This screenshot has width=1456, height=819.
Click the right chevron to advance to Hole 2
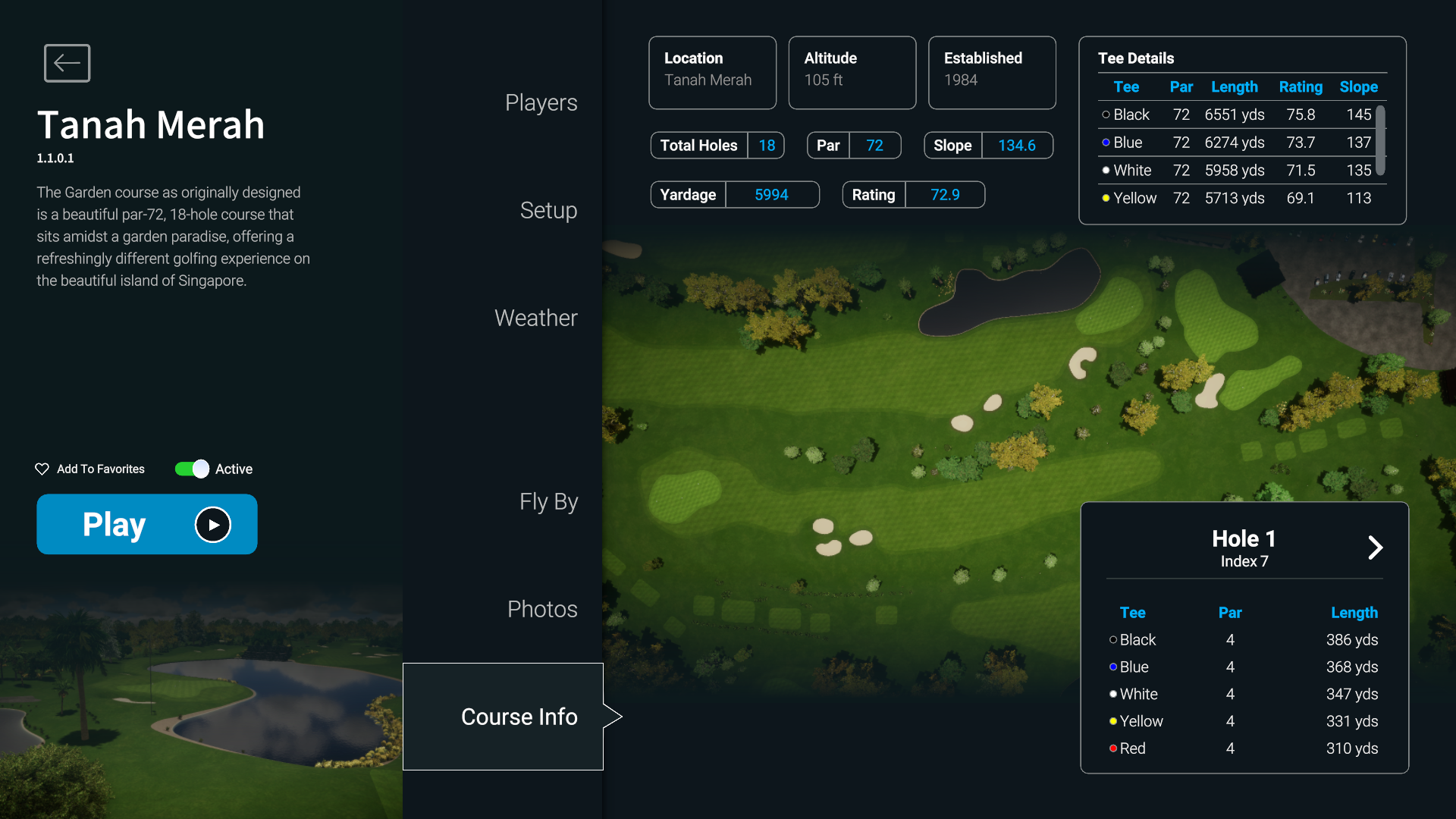(x=1376, y=548)
